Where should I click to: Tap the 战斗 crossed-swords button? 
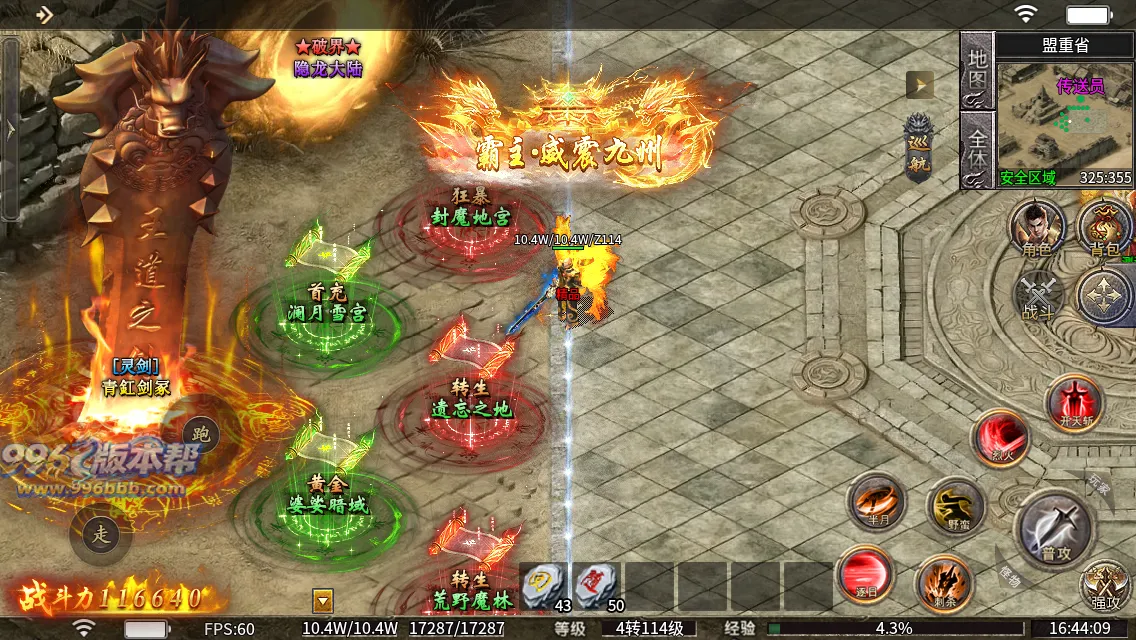point(1037,296)
